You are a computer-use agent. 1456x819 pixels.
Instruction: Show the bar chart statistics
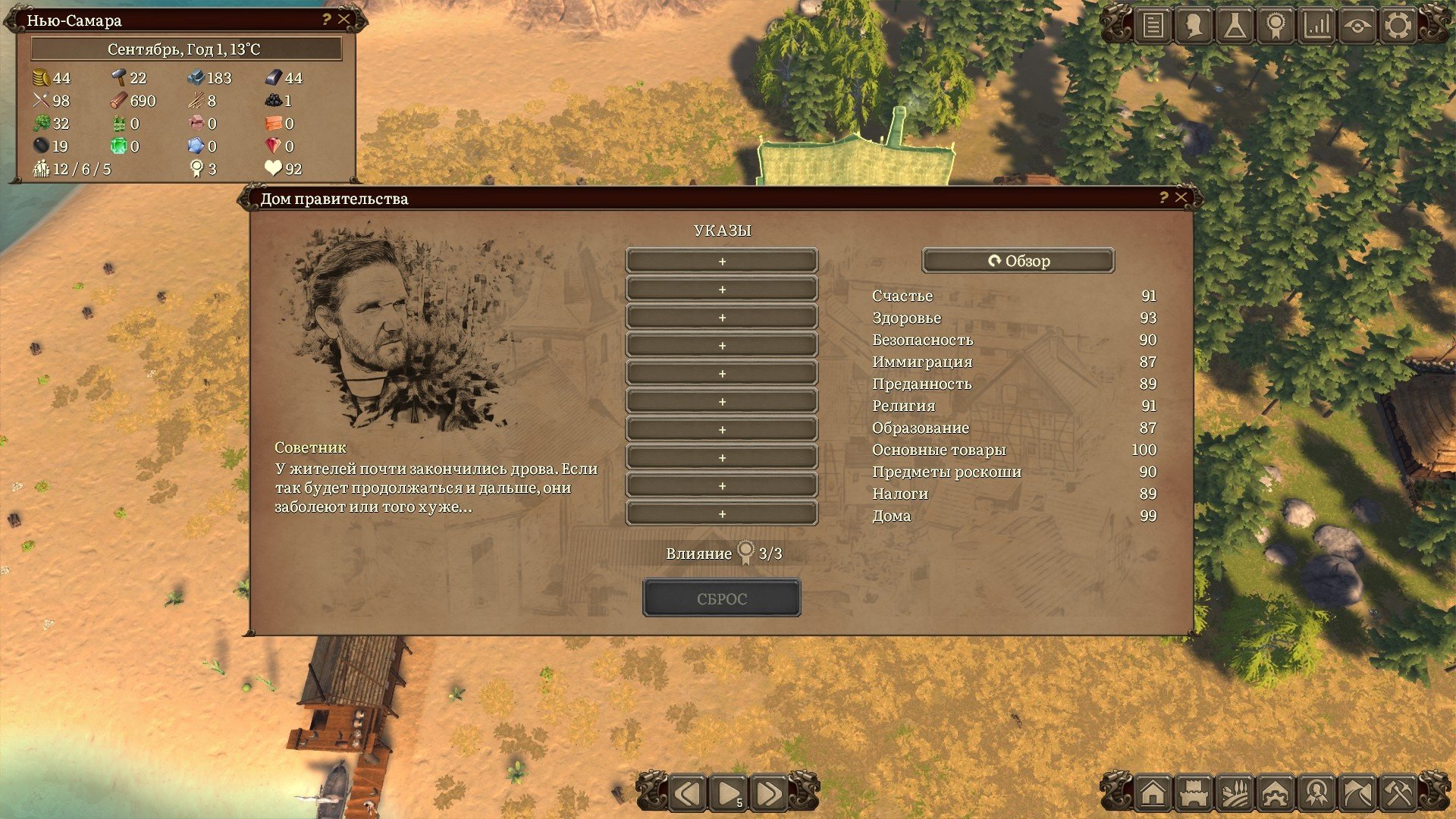[x=1317, y=26]
